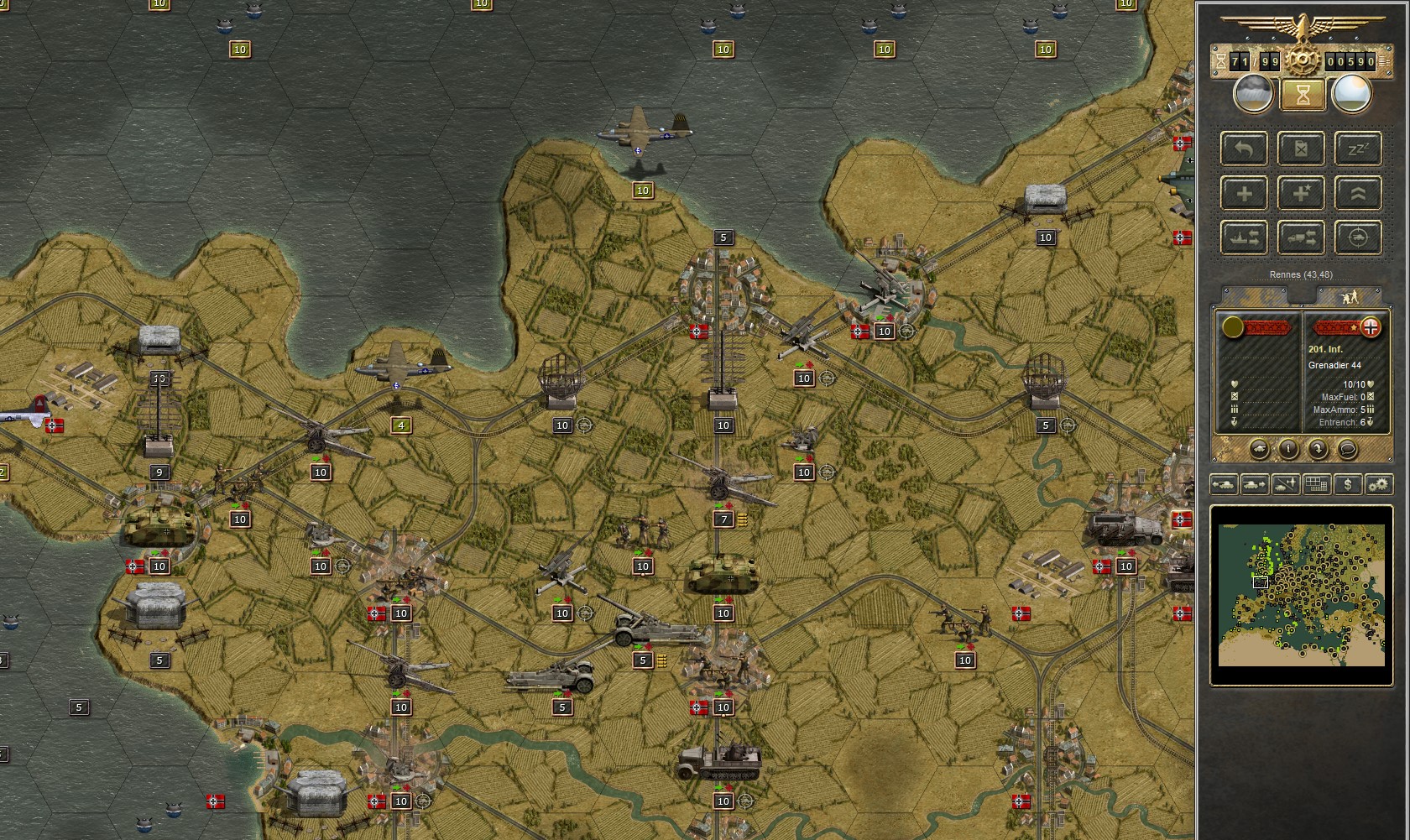1410x840 pixels.
Task: Click the Undo move arrow button
Action: pos(1244,149)
